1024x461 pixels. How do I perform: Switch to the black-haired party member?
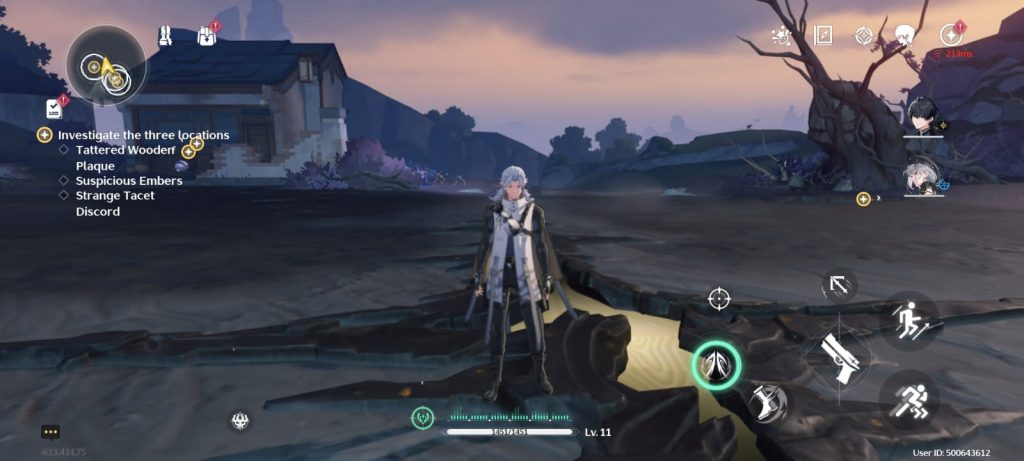pyautogui.click(x=922, y=116)
